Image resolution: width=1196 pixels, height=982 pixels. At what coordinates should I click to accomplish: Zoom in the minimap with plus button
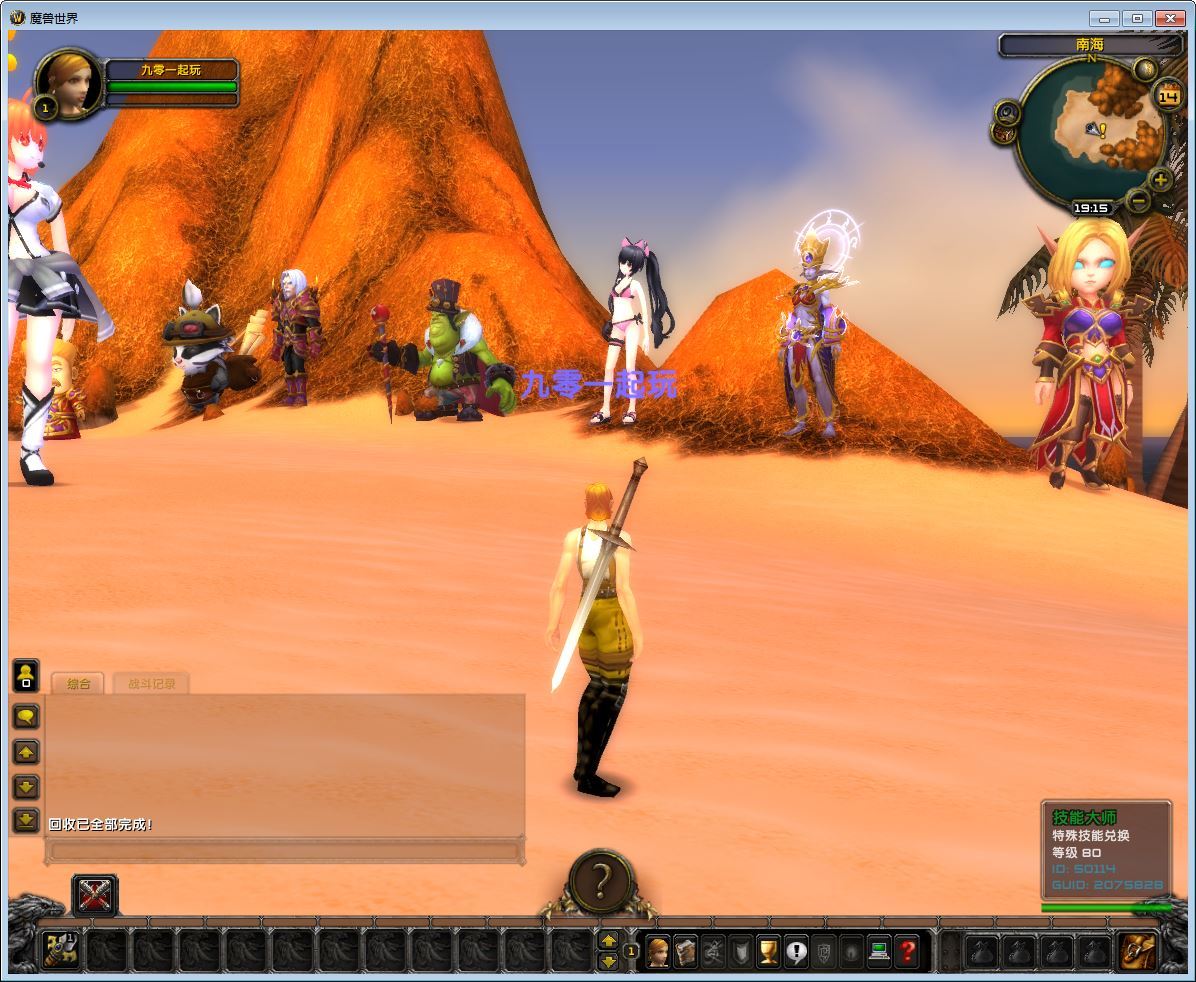tap(1160, 180)
